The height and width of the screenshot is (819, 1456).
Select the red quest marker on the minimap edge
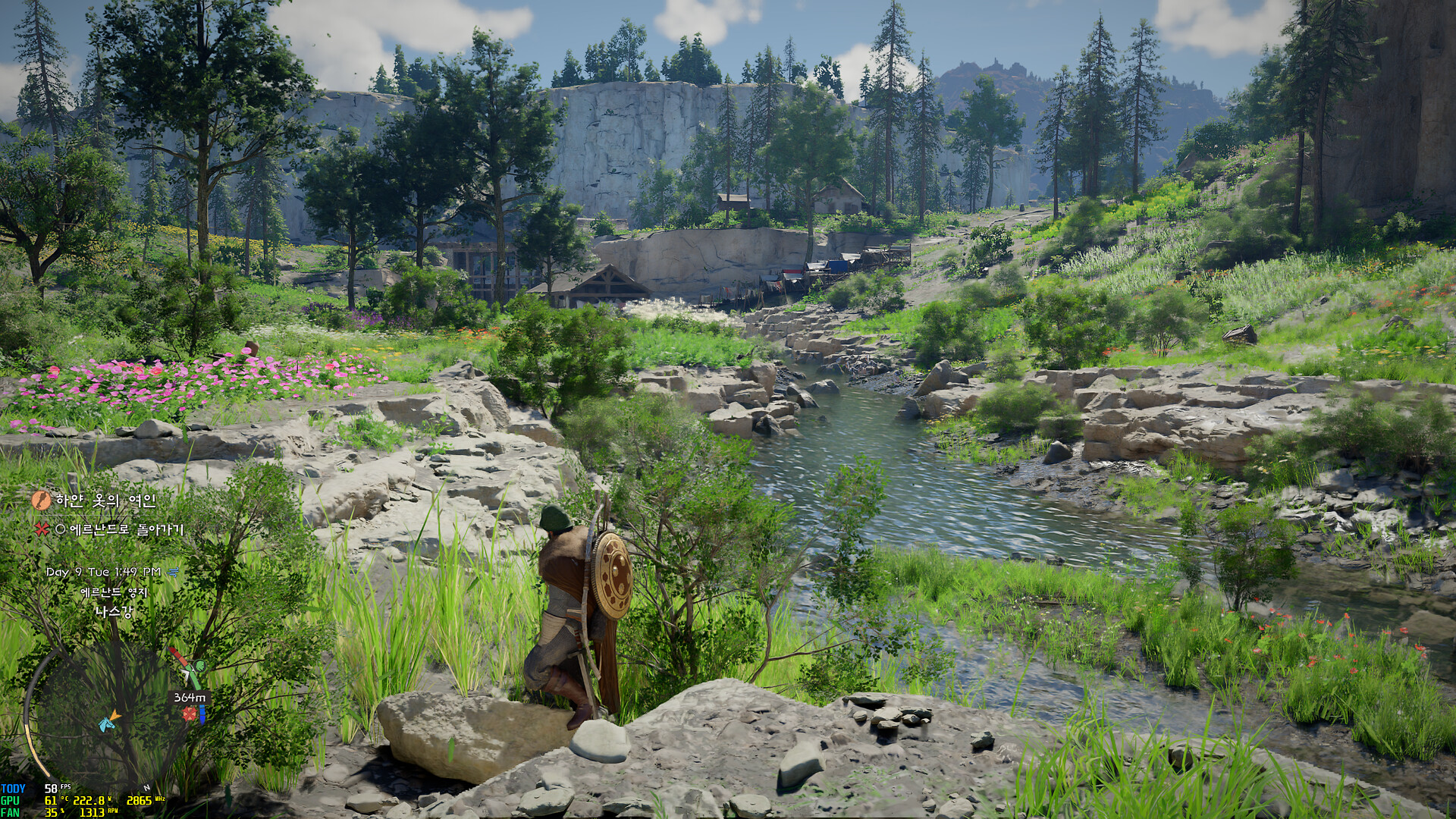pos(190,713)
